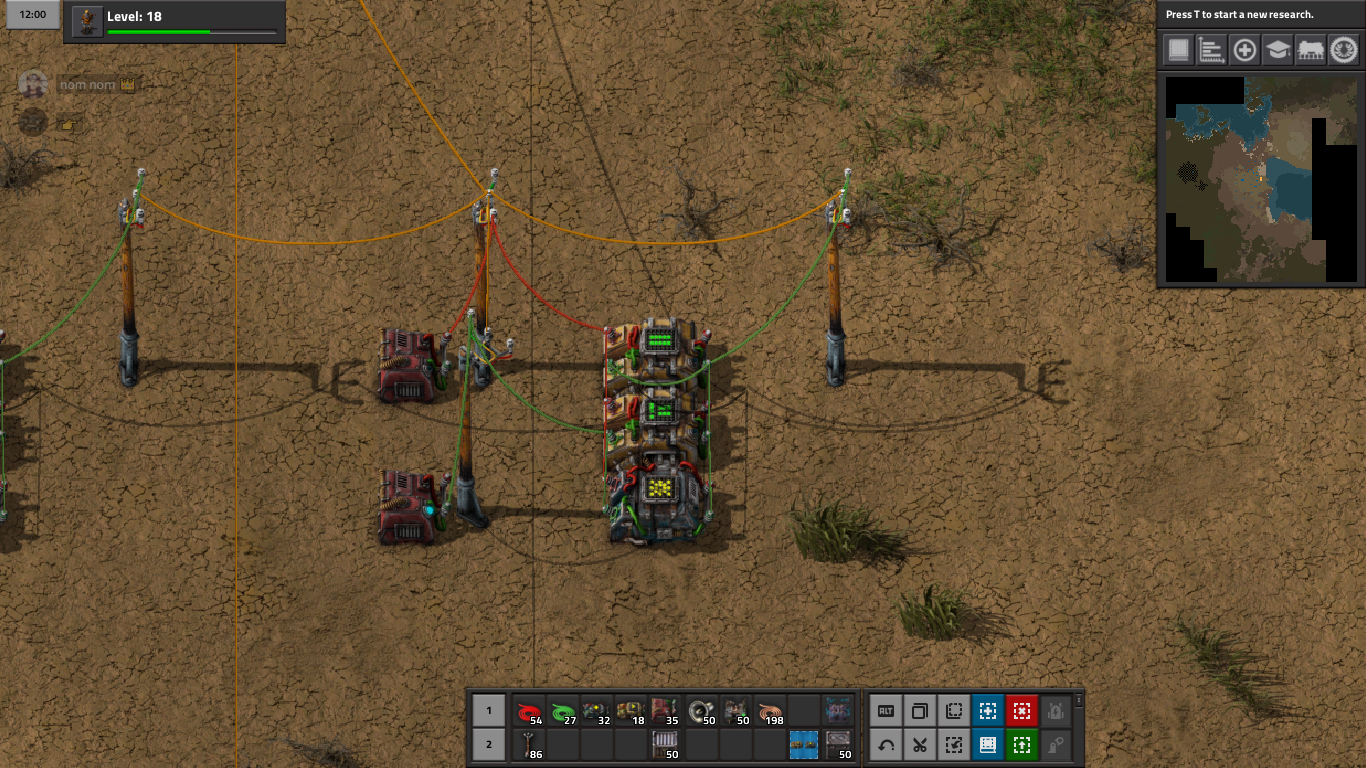Viewport: 1366px width, 768px height.
Task: View achievements via the laurel gear icon
Action: [x=1343, y=50]
